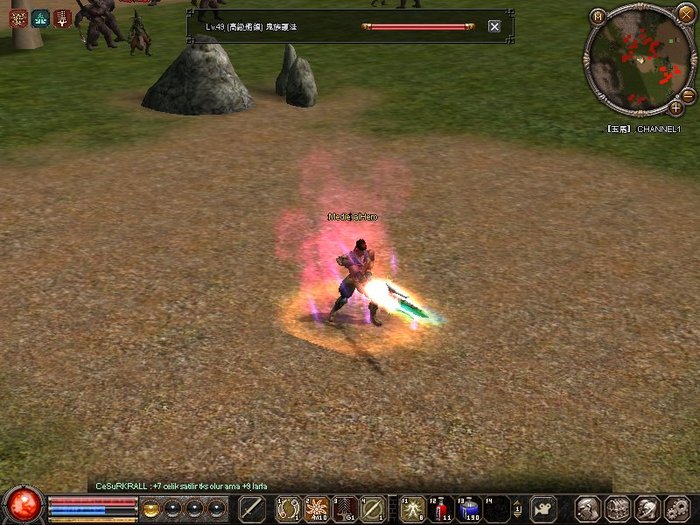Click the gold coin round button
Viewport: 700px width, 525px height.
152,508
